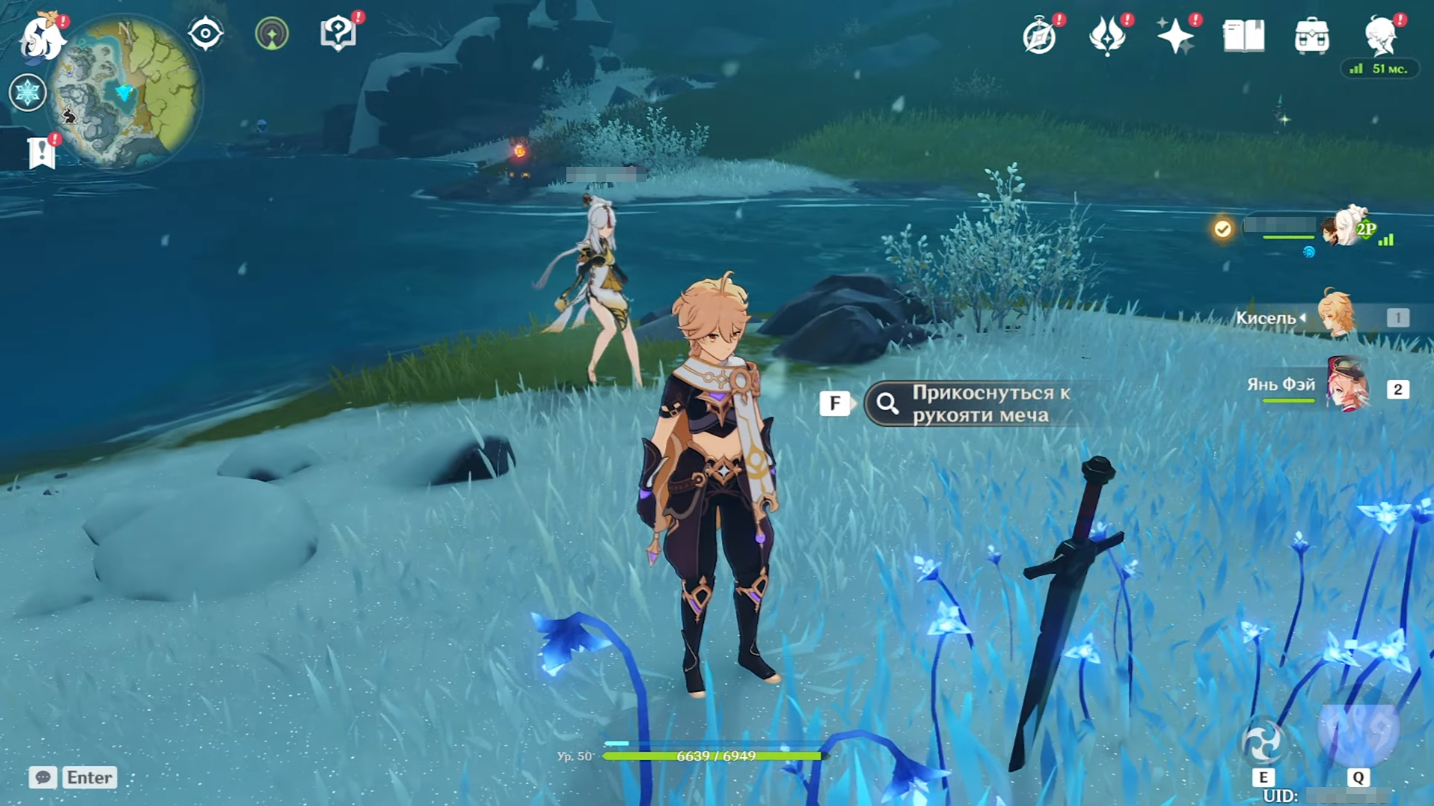Open the adventurer handbook book icon

click(x=1243, y=36)
